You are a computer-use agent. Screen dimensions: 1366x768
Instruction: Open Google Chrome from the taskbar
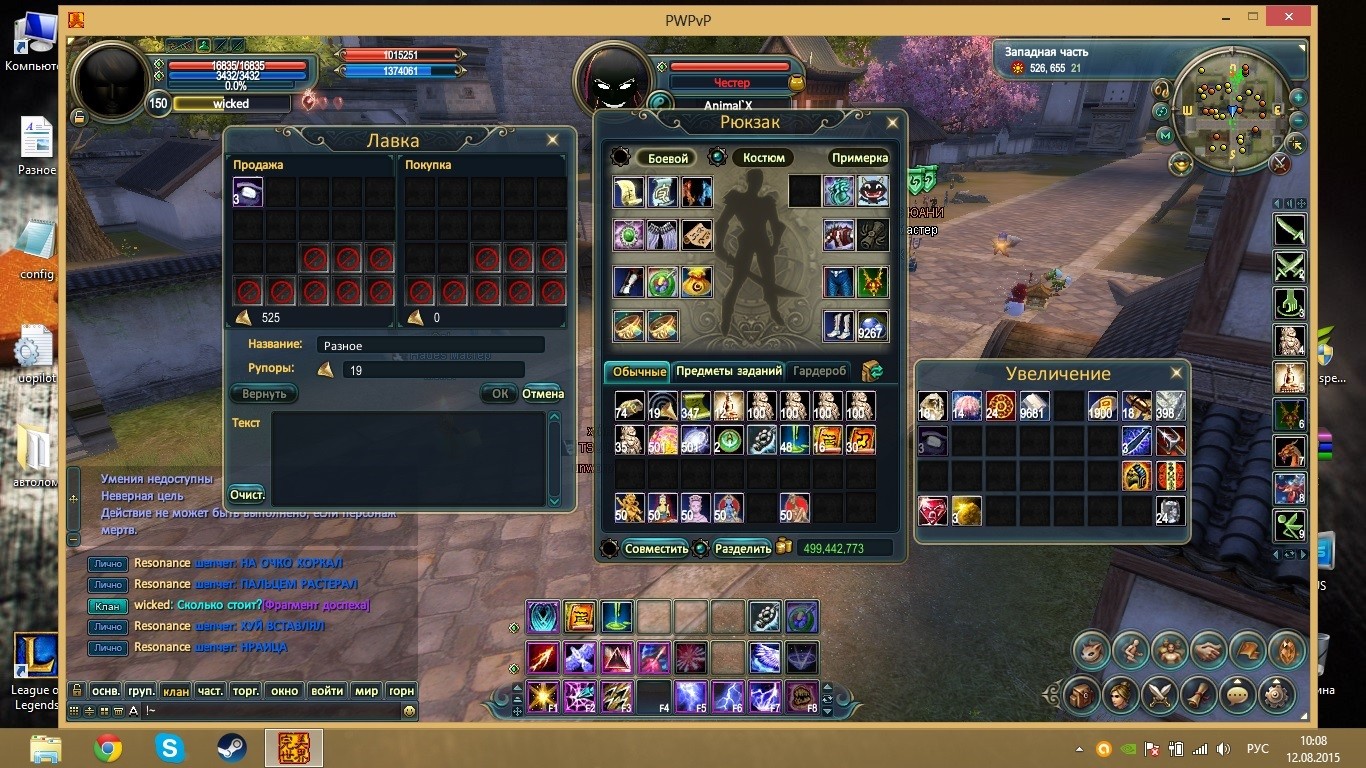click(x=108, y=747)
